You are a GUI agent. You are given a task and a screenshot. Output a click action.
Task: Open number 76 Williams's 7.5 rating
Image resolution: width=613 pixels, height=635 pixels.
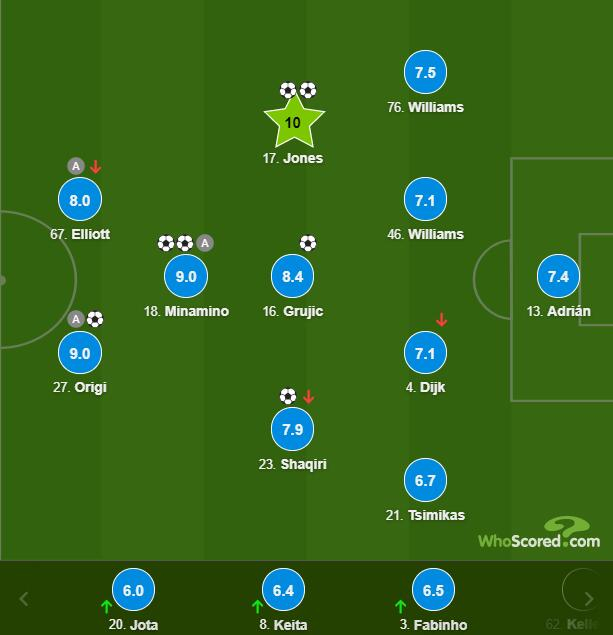[x=425, y=73]
